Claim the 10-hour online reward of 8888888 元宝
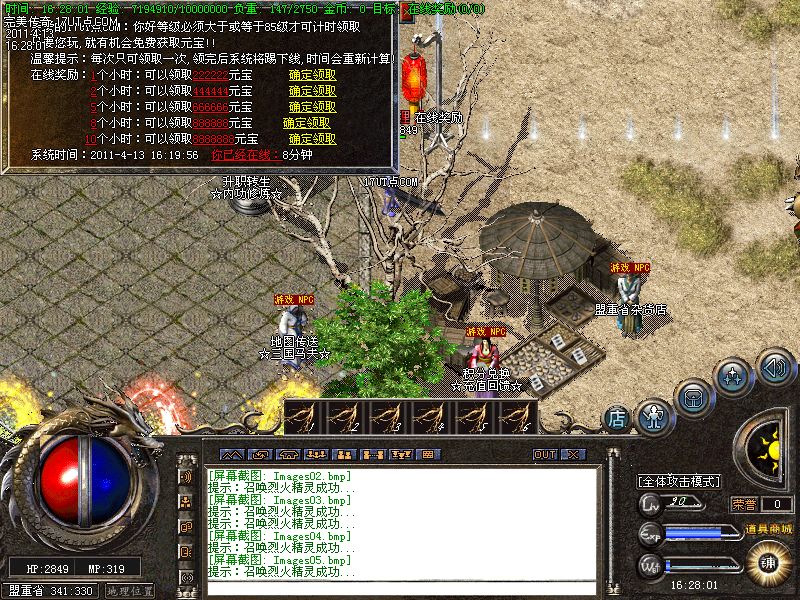 312,138
